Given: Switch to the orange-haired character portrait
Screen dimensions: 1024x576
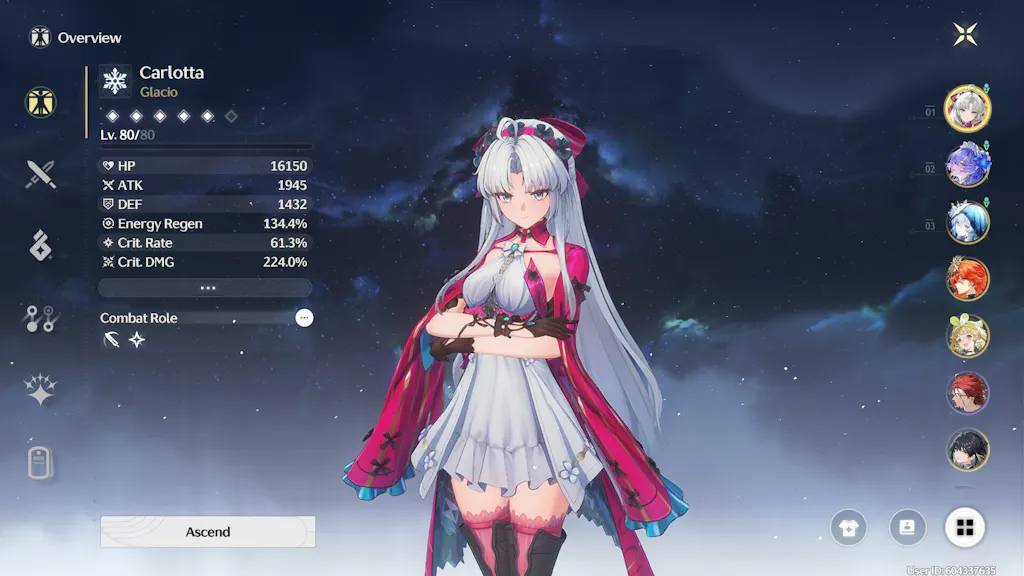Looking at the screenshot, I should [x=967, y=279].
